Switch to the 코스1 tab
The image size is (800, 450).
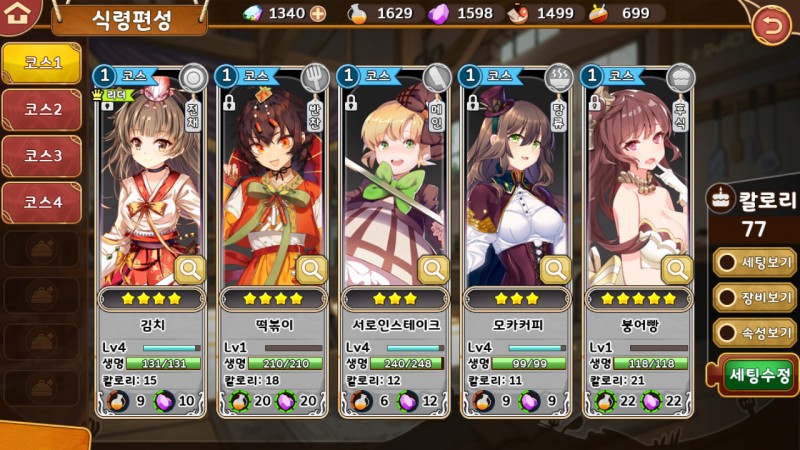[42, 63]
